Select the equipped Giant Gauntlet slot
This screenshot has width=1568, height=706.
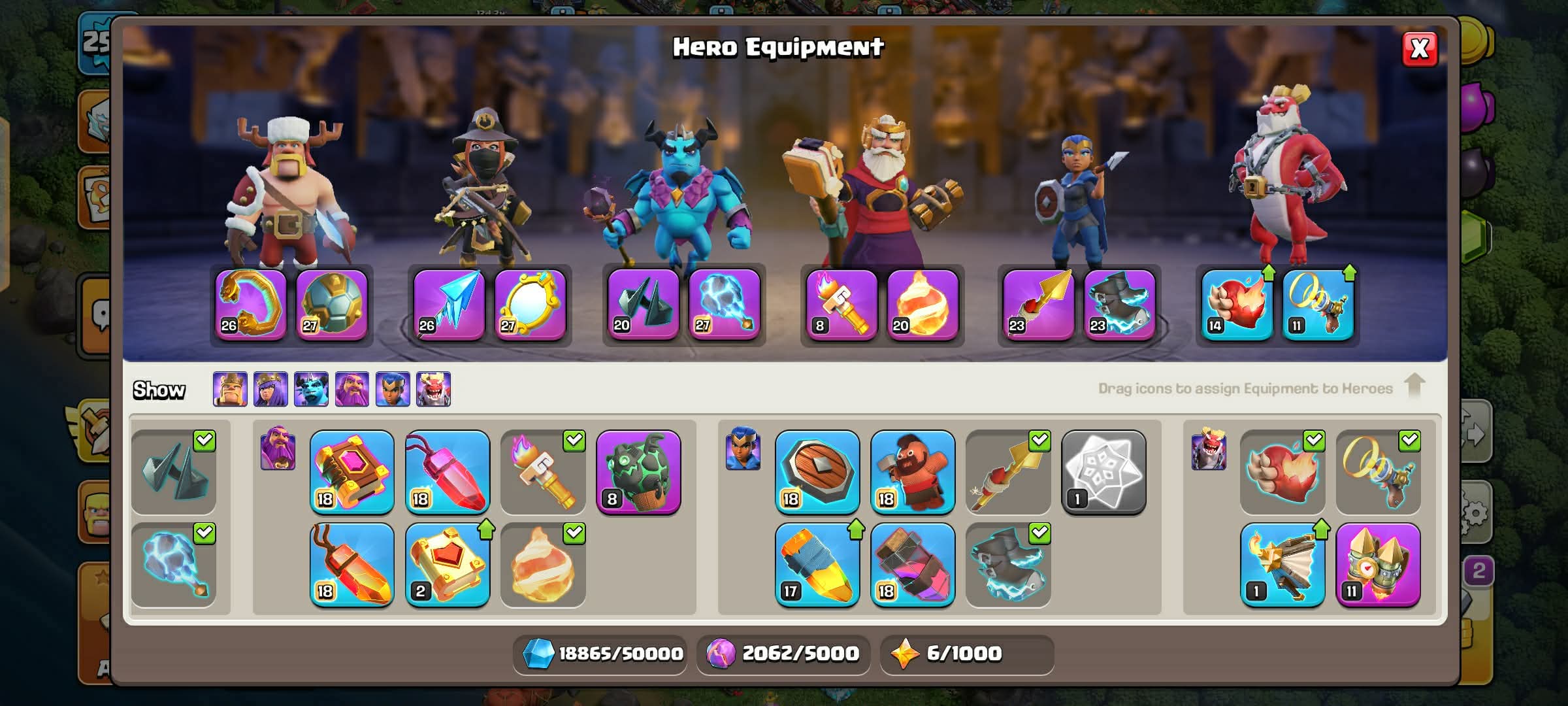[x=251, y=305]
